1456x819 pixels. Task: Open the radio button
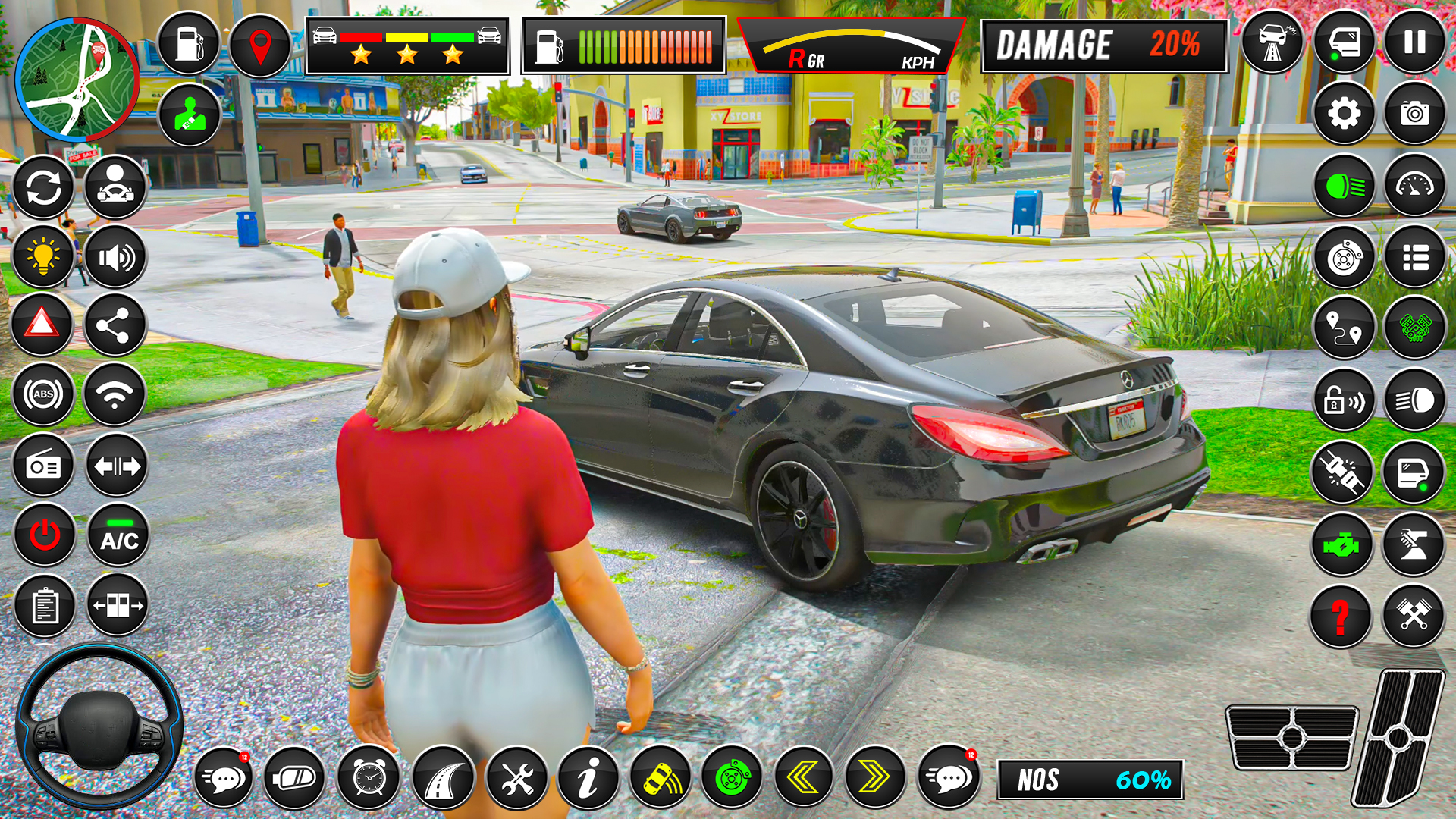point(43,465)
